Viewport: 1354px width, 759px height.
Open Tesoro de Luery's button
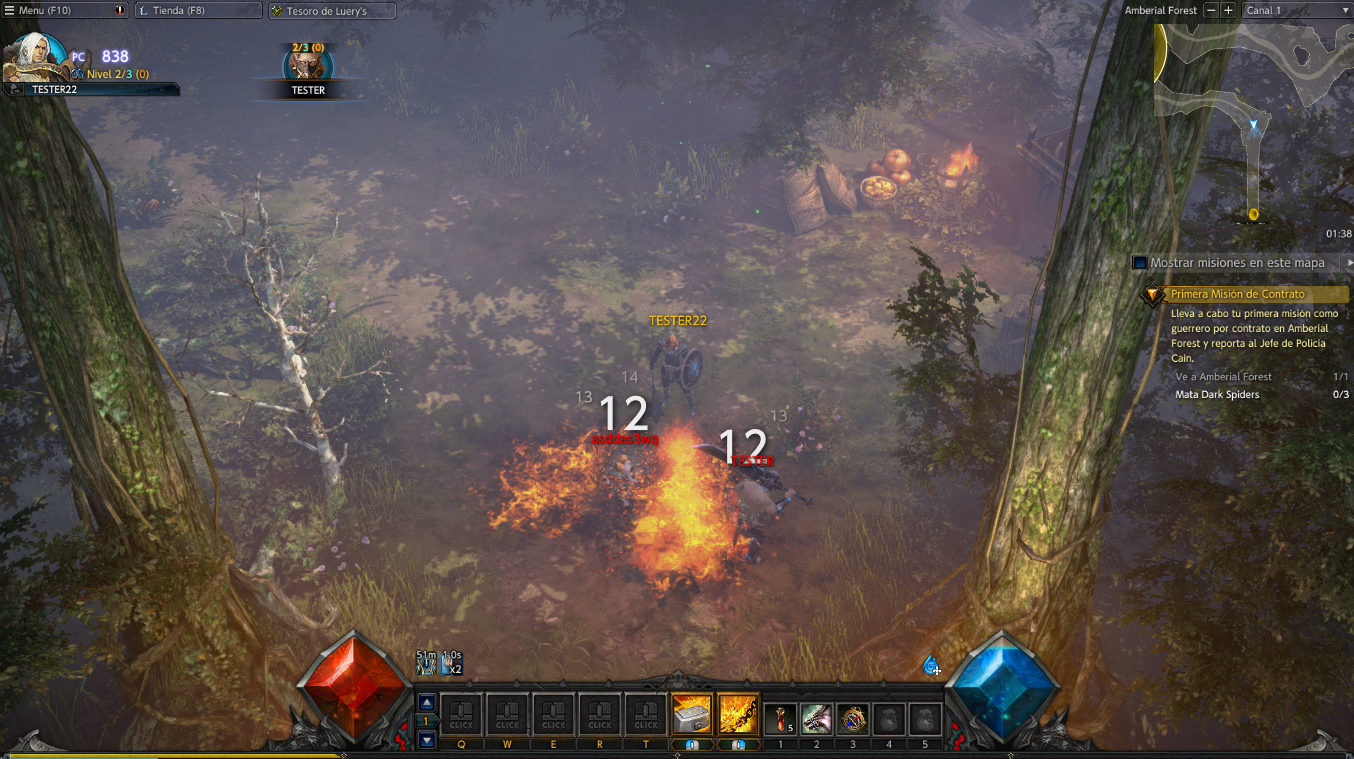pos(331,11)
